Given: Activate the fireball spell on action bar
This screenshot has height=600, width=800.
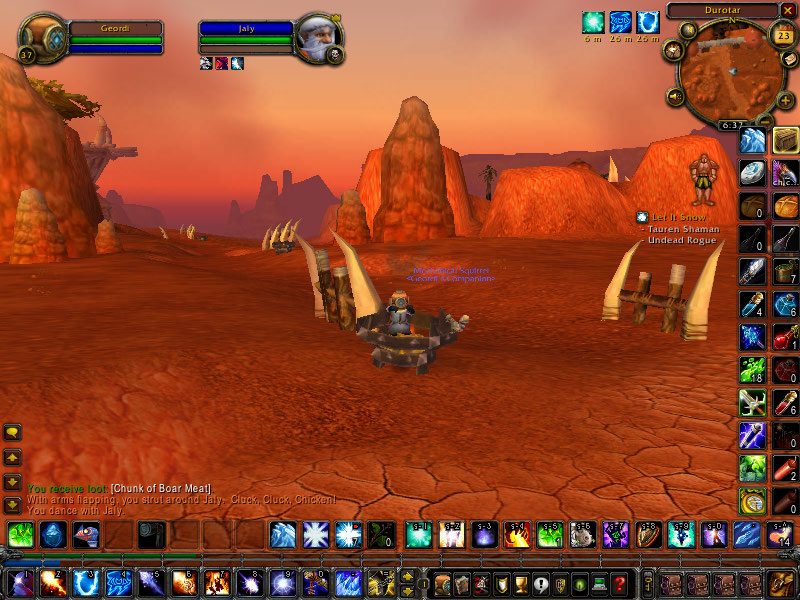Looking at the screenshot, I should coord(52,583).
